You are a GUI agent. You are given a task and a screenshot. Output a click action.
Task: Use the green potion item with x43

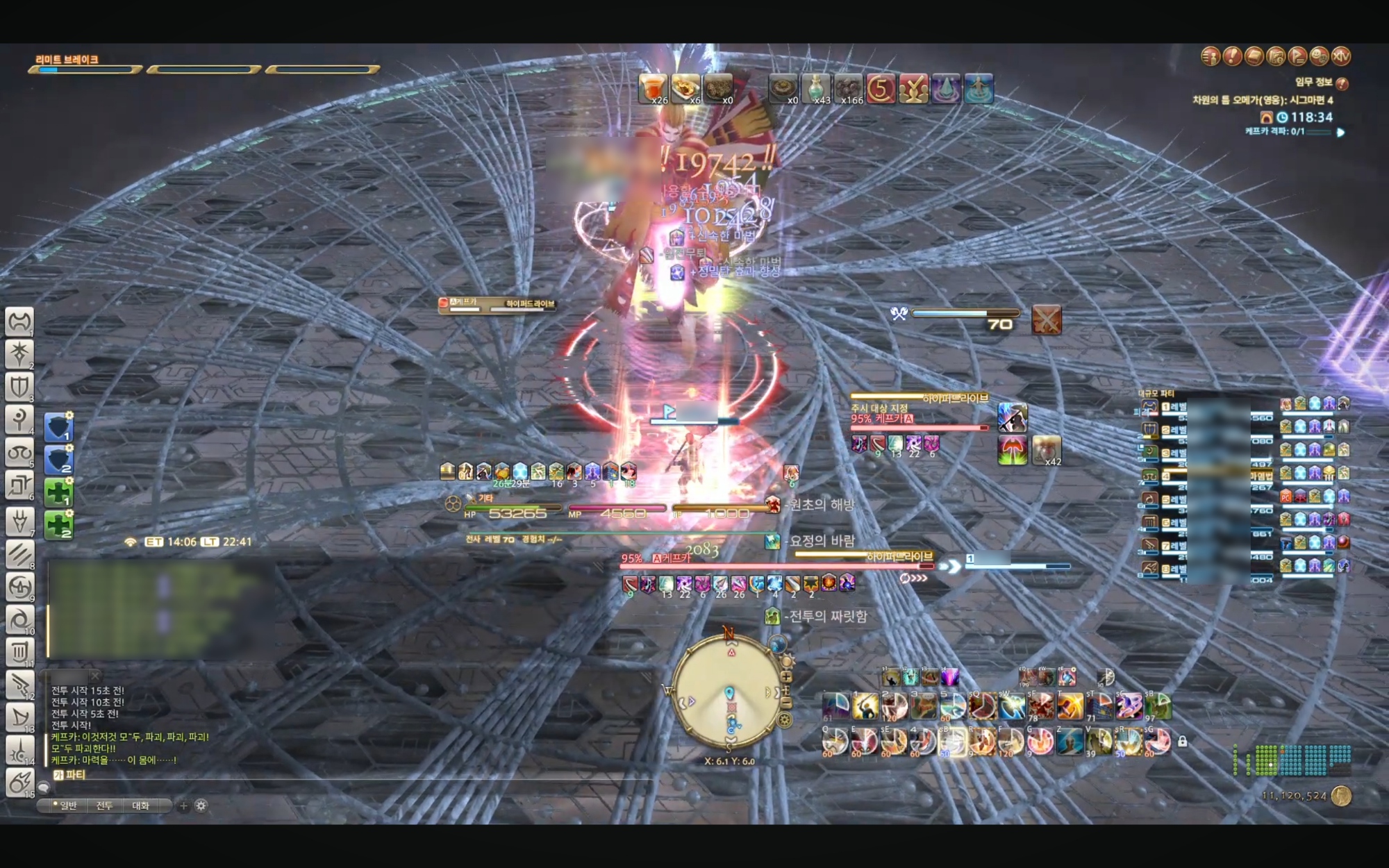click(817, 89)
